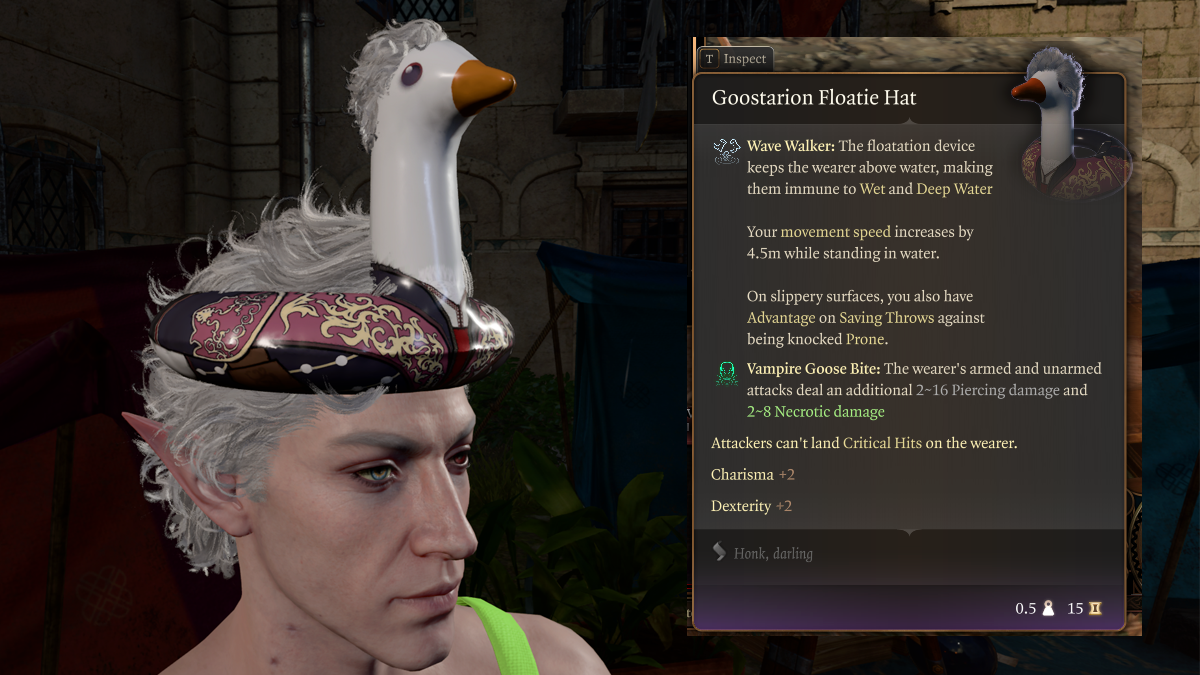Select the Vampire Goose Bite passive icon

pos(727,374)
